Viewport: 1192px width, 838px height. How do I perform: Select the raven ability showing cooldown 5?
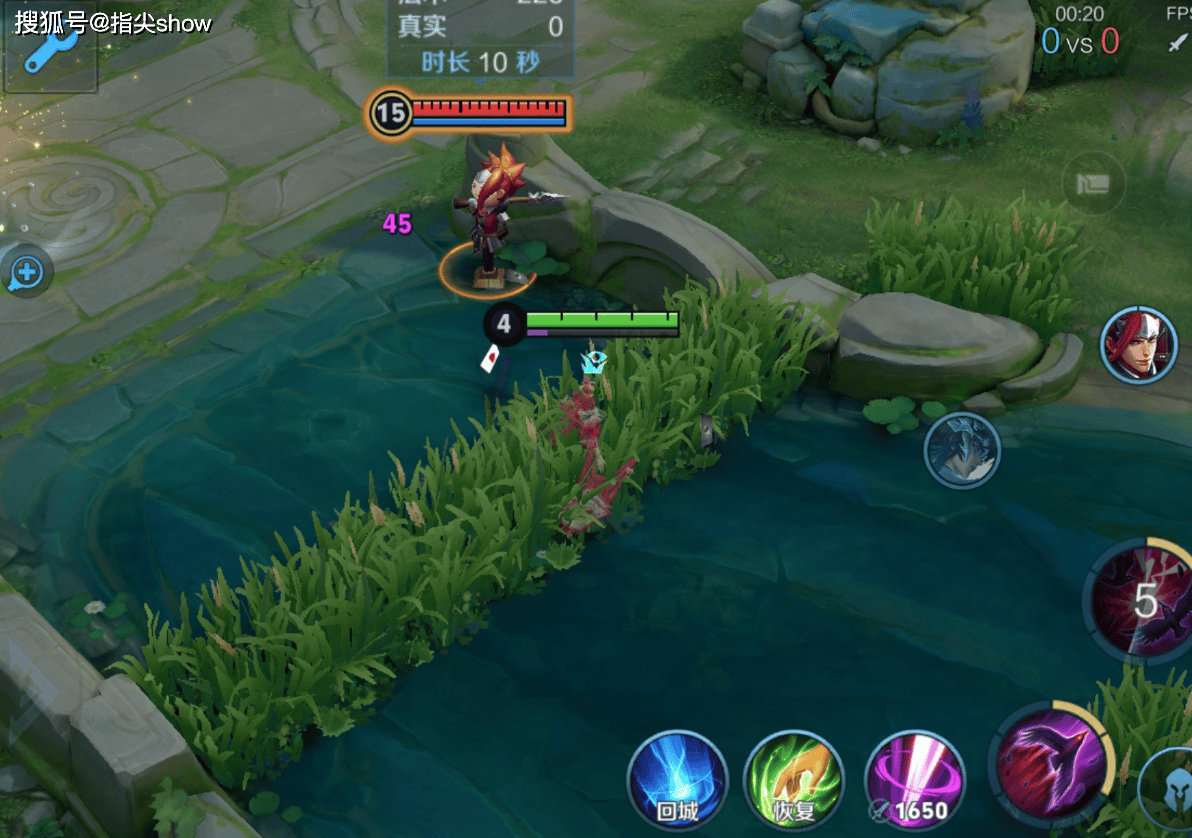click(x=1143, y=600)
